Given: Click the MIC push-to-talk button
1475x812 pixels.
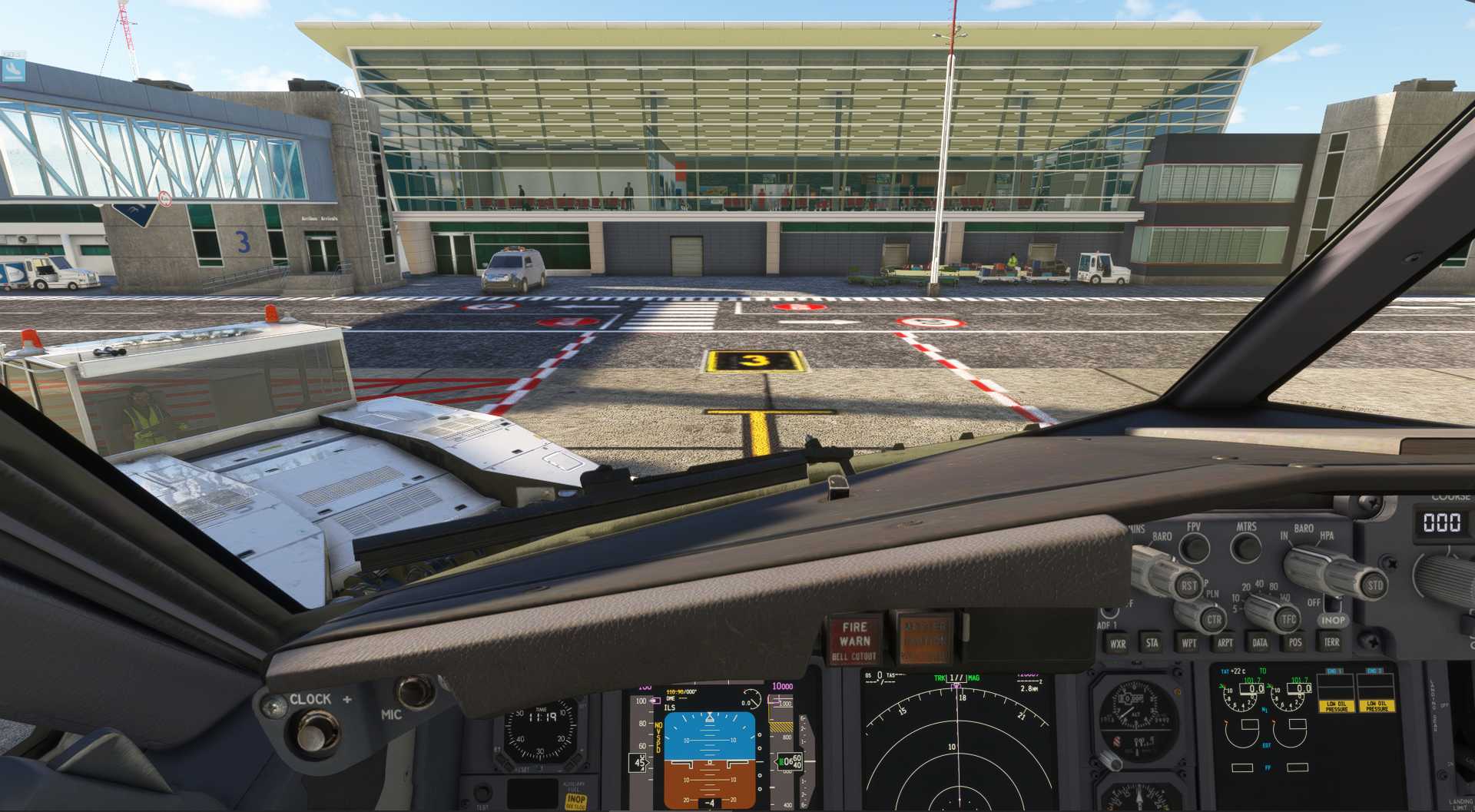Looking at the screenshot, I should (x=416, y=691).
